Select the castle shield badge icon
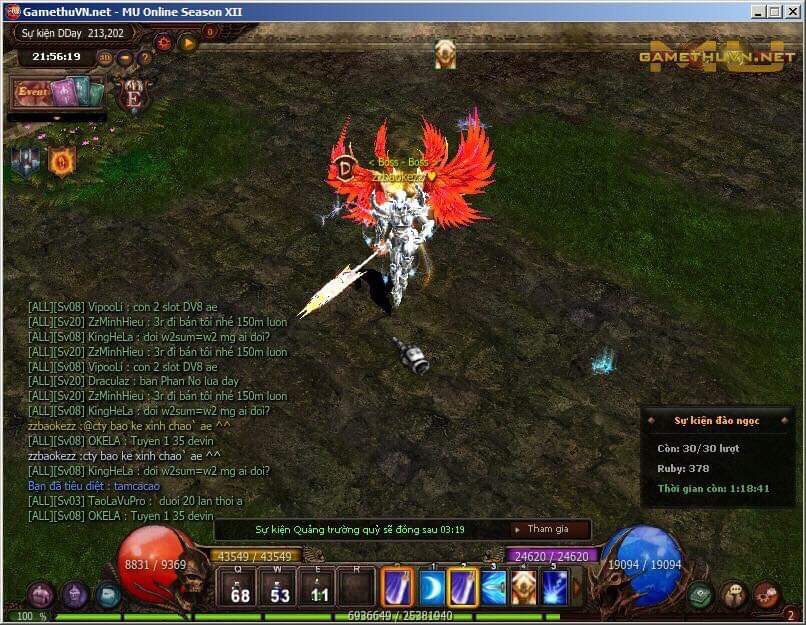Image resolution: width=806 pixels, height=625 pixels. tap(25, 161)
